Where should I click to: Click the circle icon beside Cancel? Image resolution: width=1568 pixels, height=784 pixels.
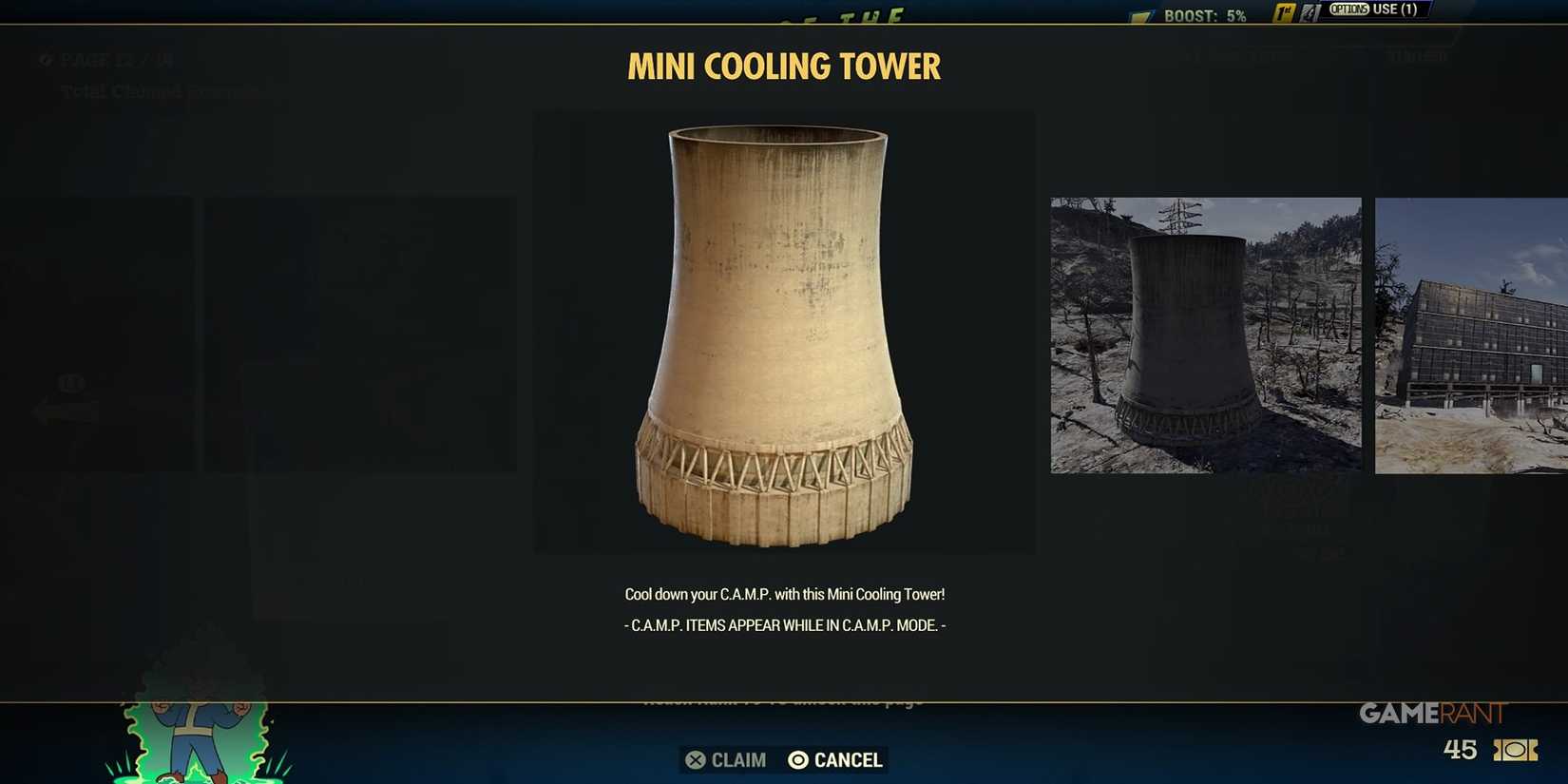pos(796,760)
